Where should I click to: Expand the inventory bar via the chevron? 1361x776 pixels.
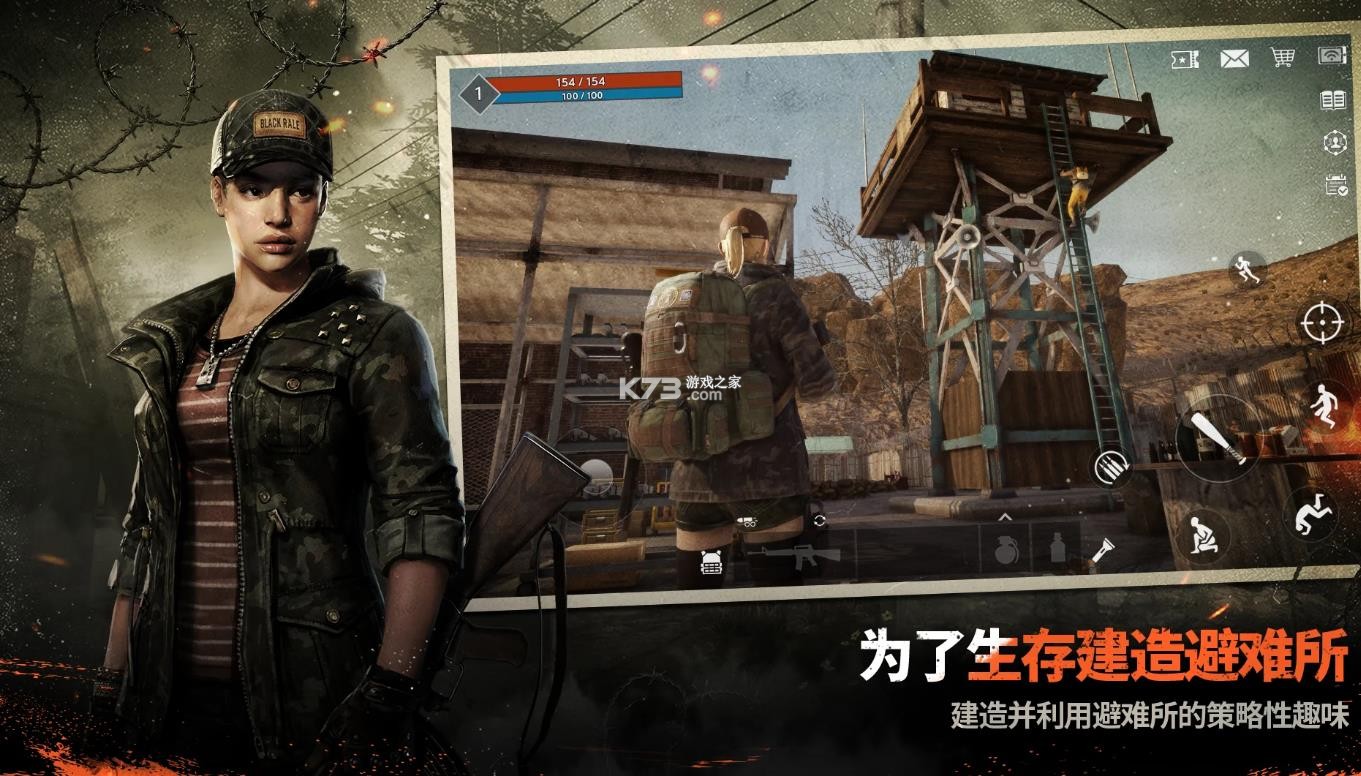(x=1006, y=518)
